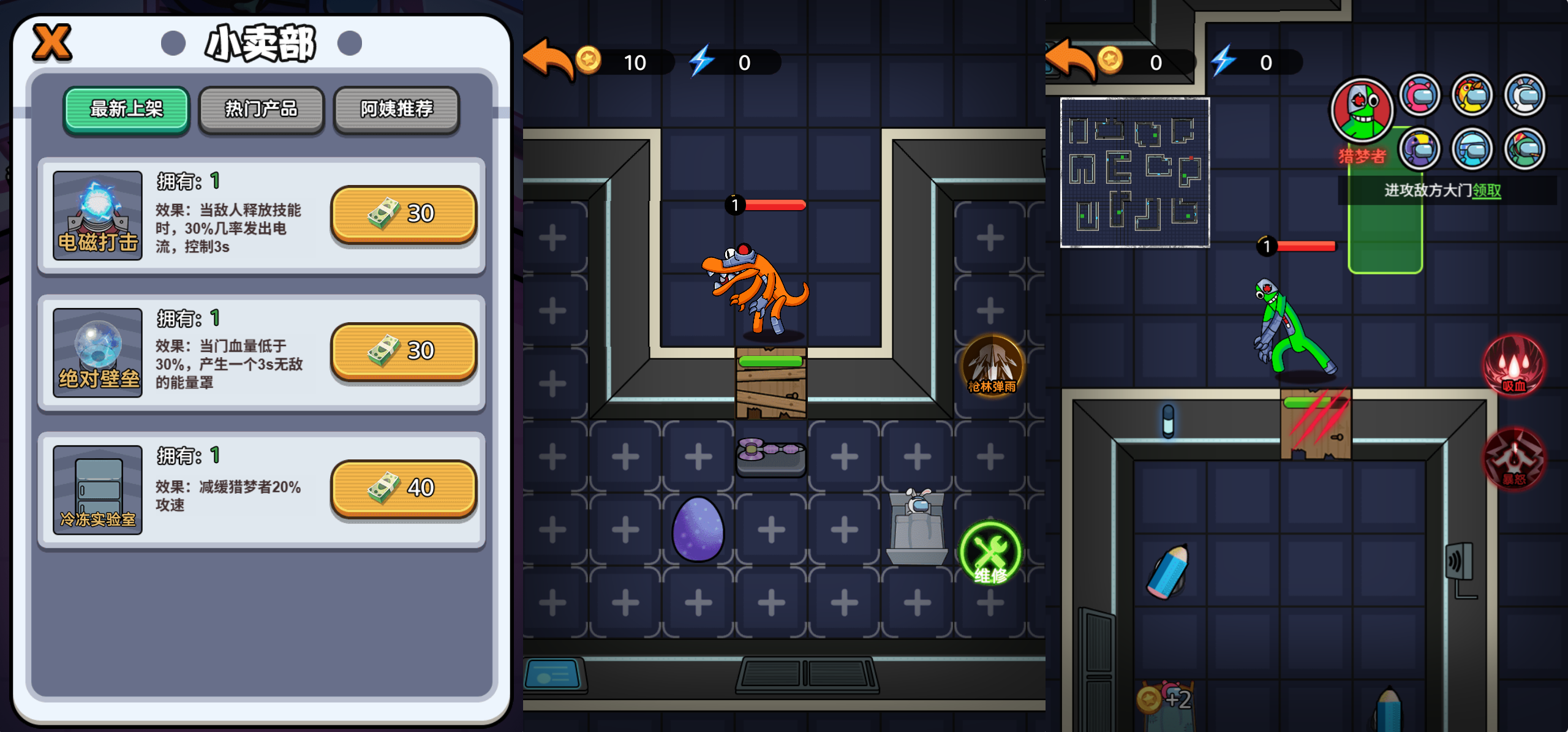Buy 电磁打击 for 30
The height and width of the screenshot is (732, 1568).
pyautogui.click(x=403, y=213)
